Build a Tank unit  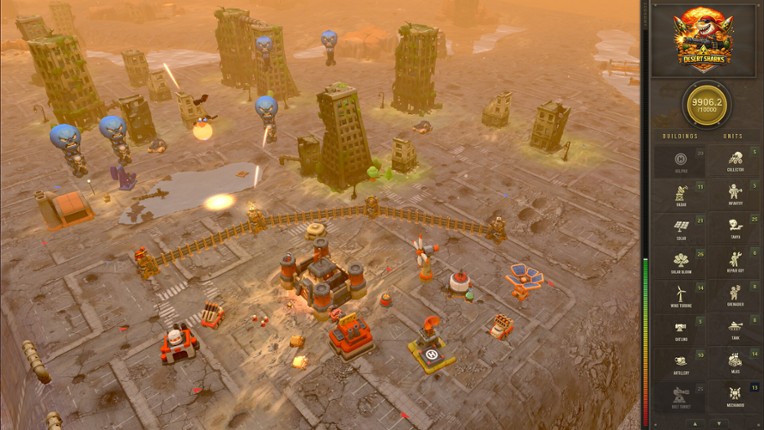click(x=735, y=328)
